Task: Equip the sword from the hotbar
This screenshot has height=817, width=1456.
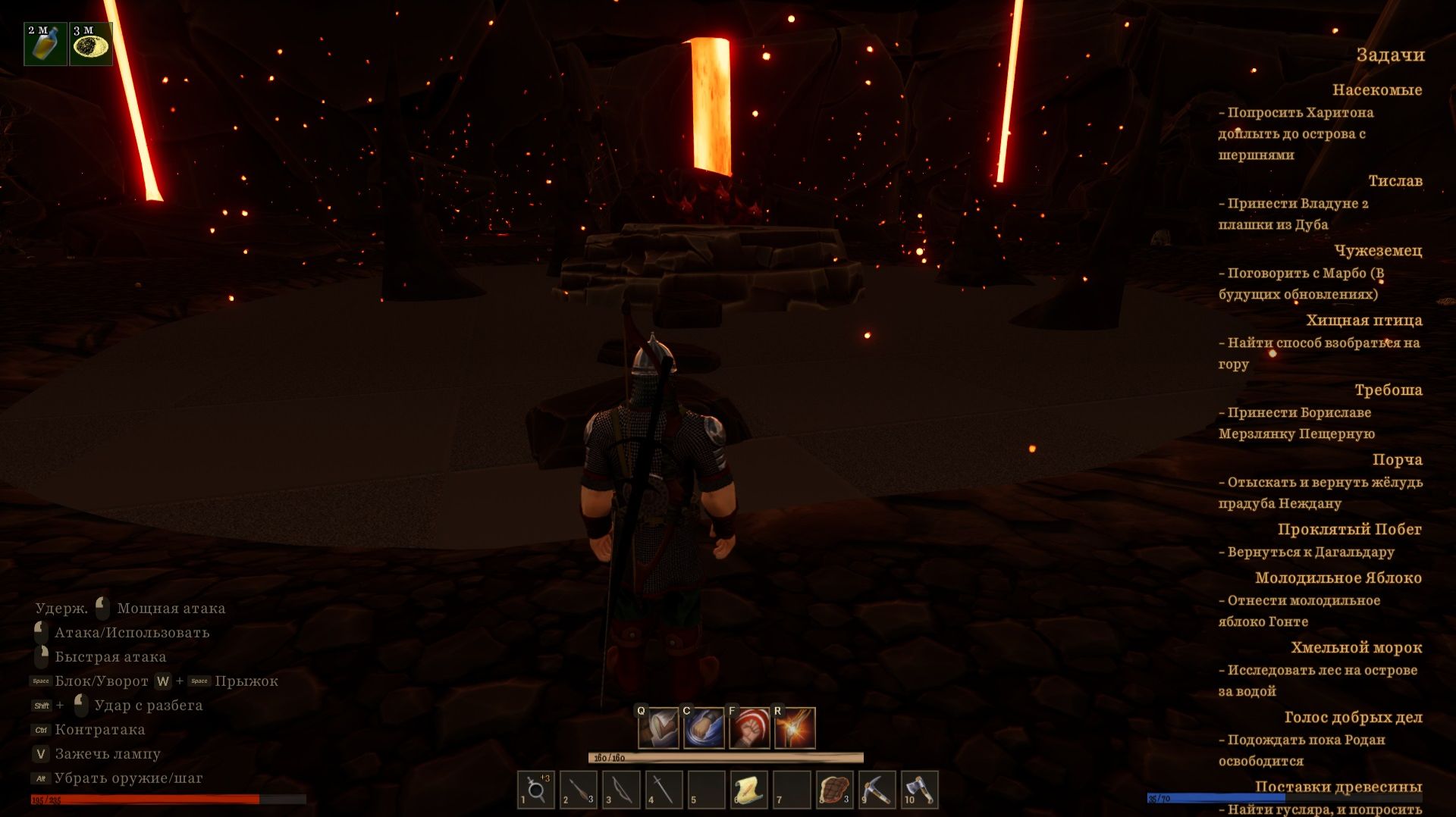Action: [x=663, y=790]
